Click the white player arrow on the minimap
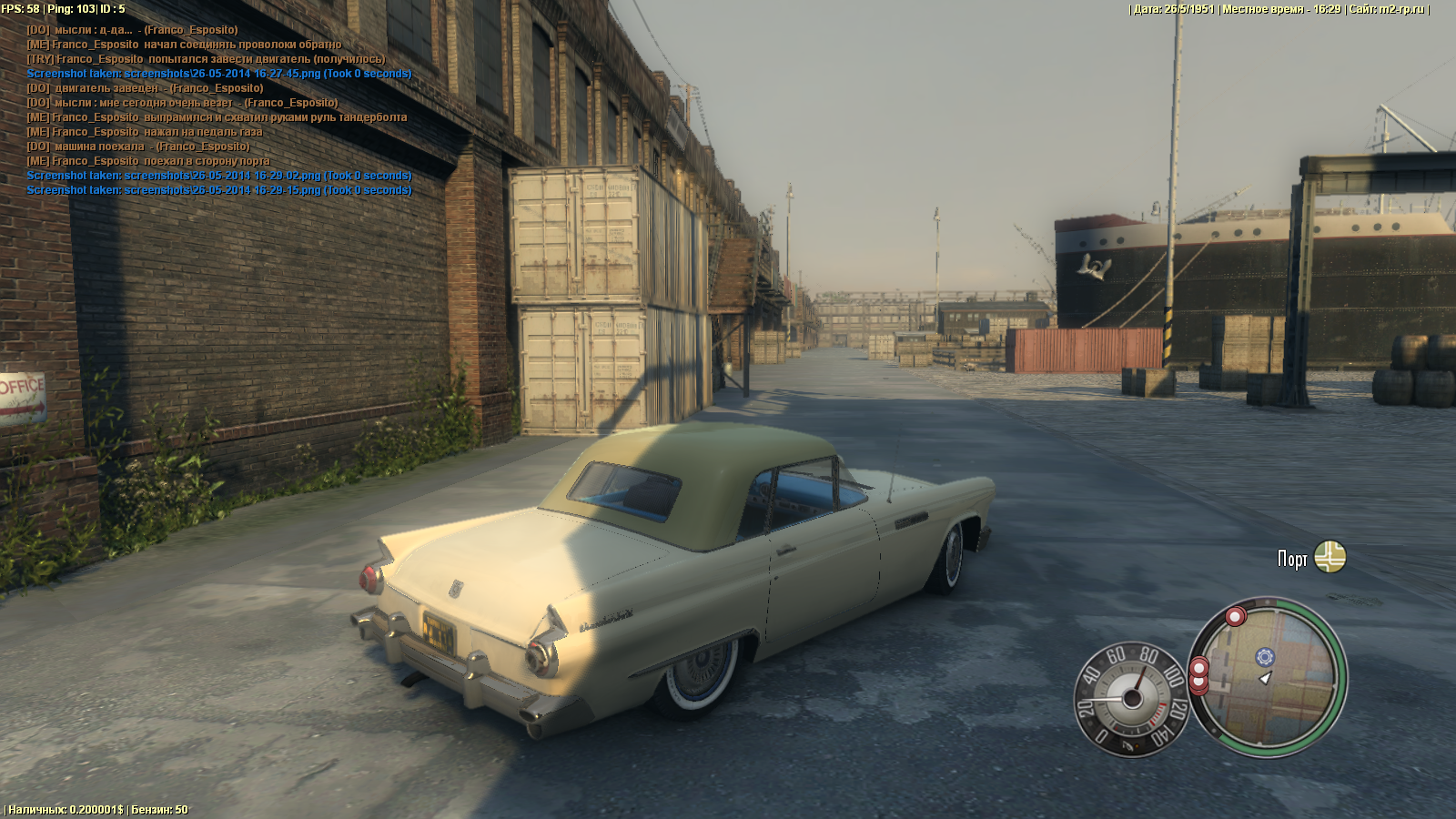This screenshot has width=1456, height=819. click(1264, 679)
